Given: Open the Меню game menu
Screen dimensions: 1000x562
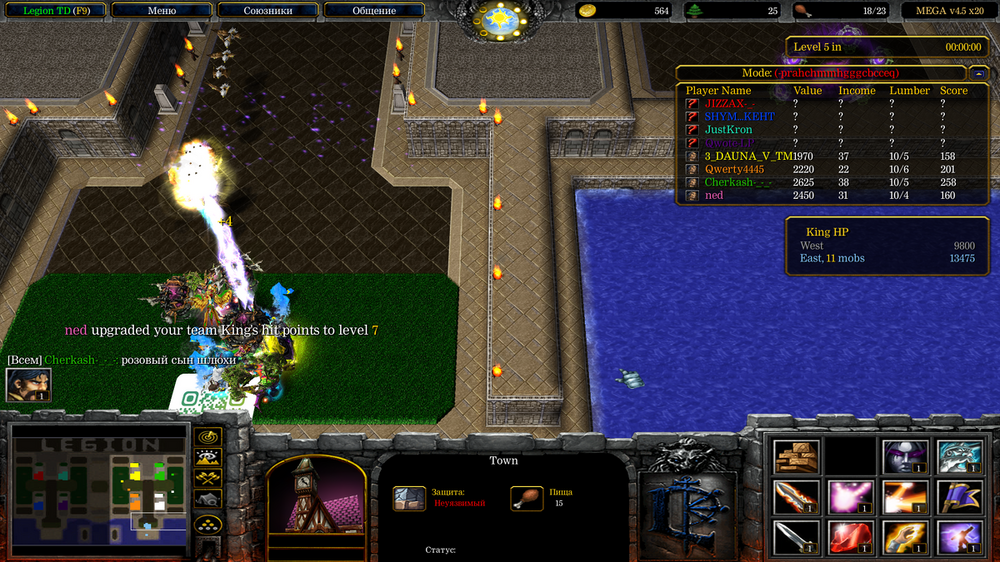Looking at the screenshot, I should [x=162, y=11].
